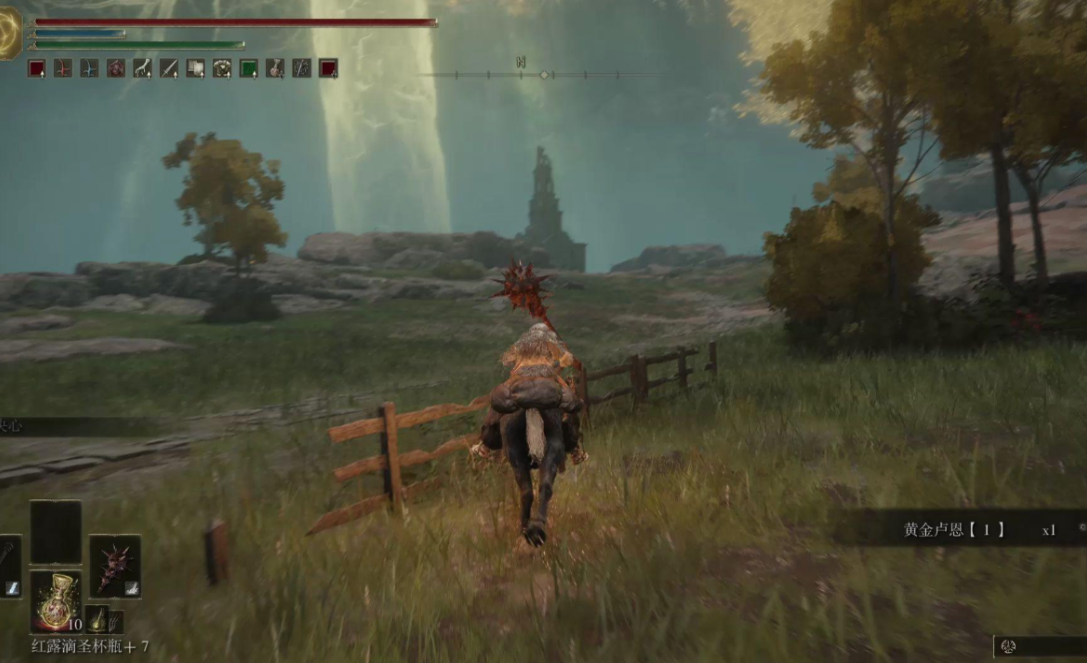Select the green square buff icon
Image resolution: width=1087 pixels, height=663 pixels.
point(248,68)
